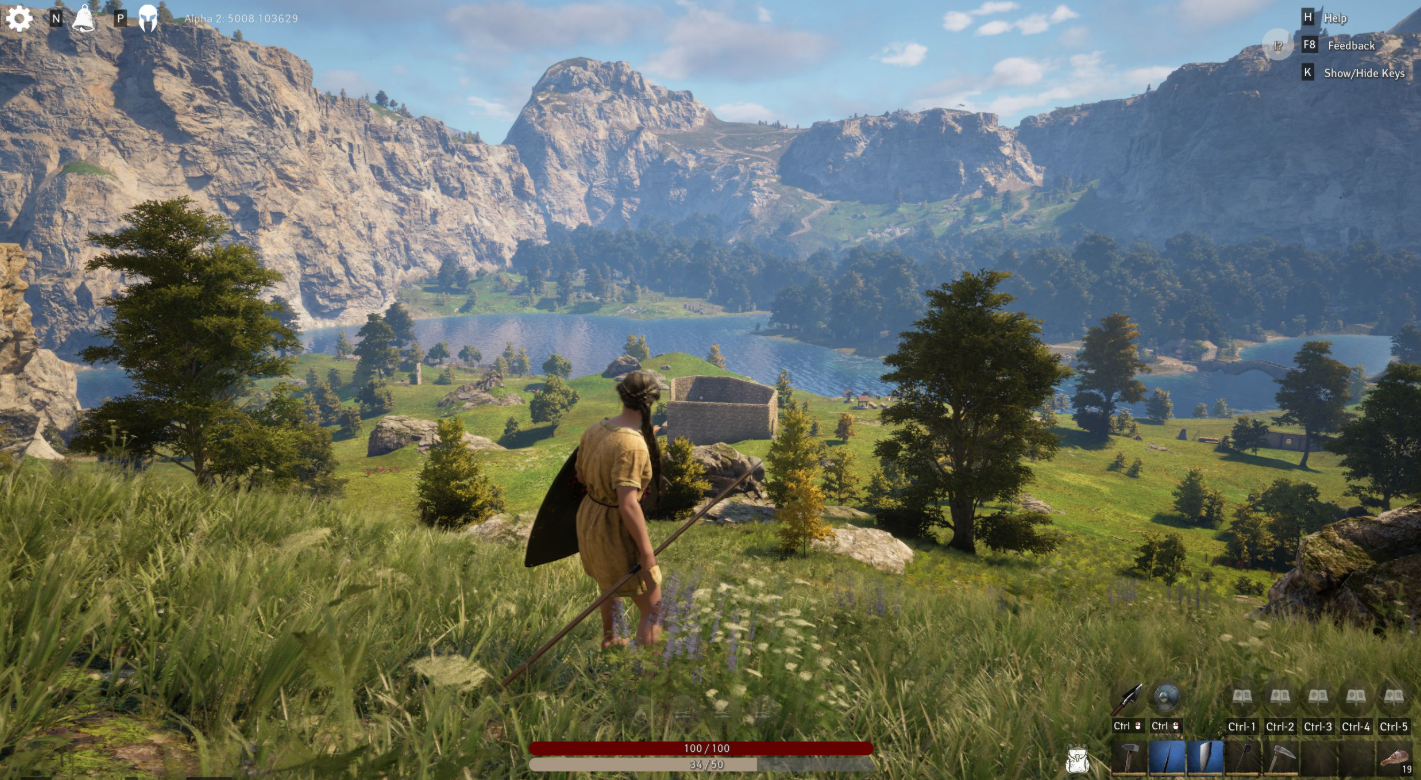Open the helmet character icon
The height and width of the screenshot is (780, 1421).
pyautogui.click(x=148, y=18)
